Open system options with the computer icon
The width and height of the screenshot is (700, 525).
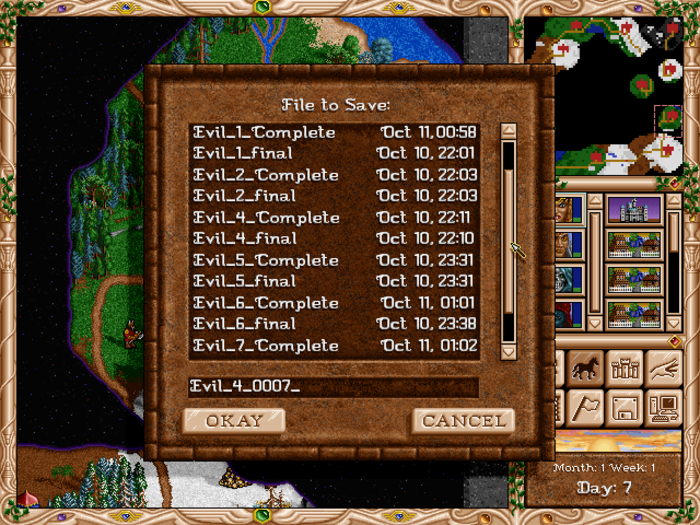click(x=663, y=407)
